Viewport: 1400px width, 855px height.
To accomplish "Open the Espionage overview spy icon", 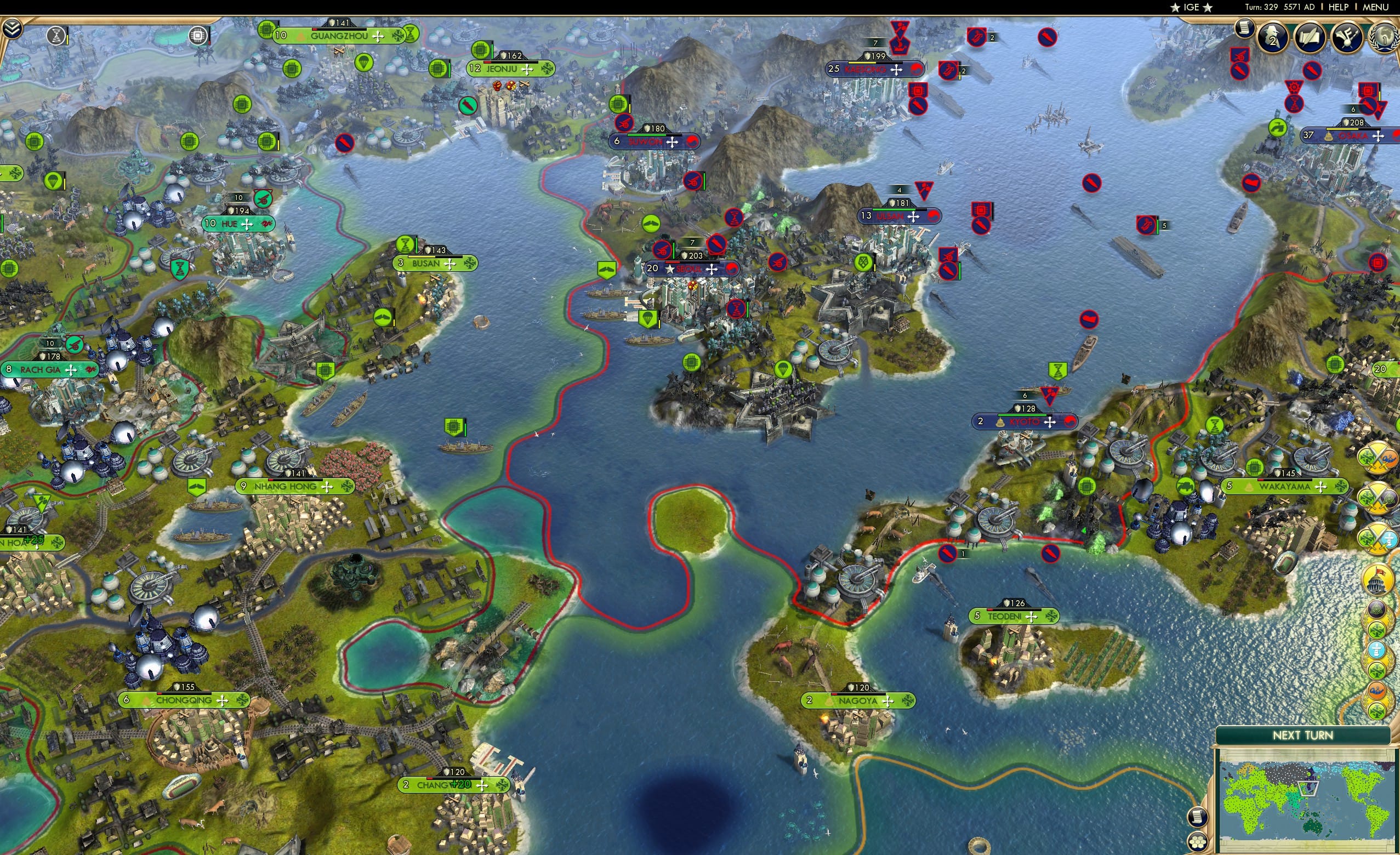I will tap(1272, 37).
